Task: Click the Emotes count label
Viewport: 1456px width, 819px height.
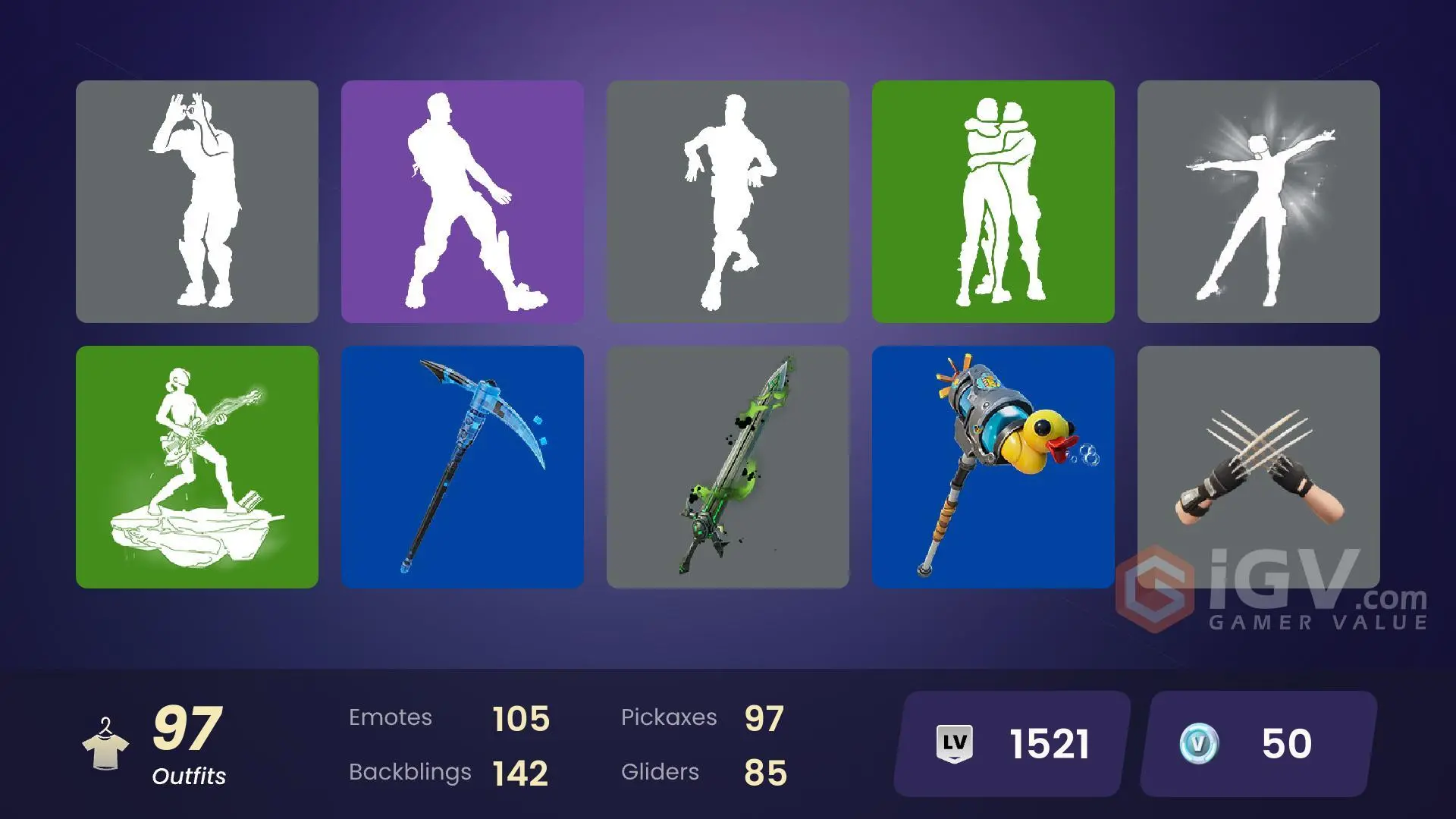Action: [x=391, y=717]
